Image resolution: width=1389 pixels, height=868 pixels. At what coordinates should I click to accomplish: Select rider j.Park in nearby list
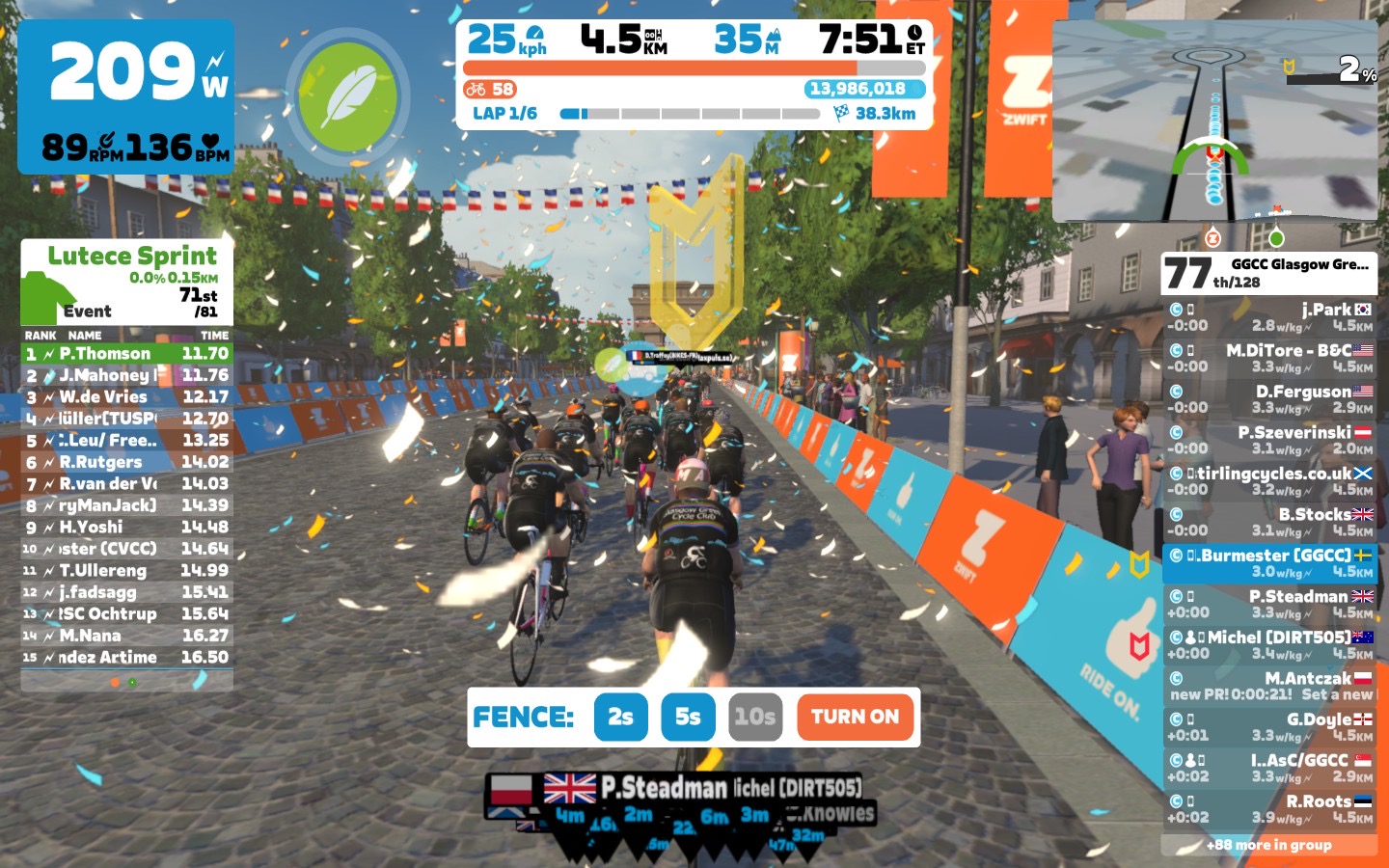1269,317
